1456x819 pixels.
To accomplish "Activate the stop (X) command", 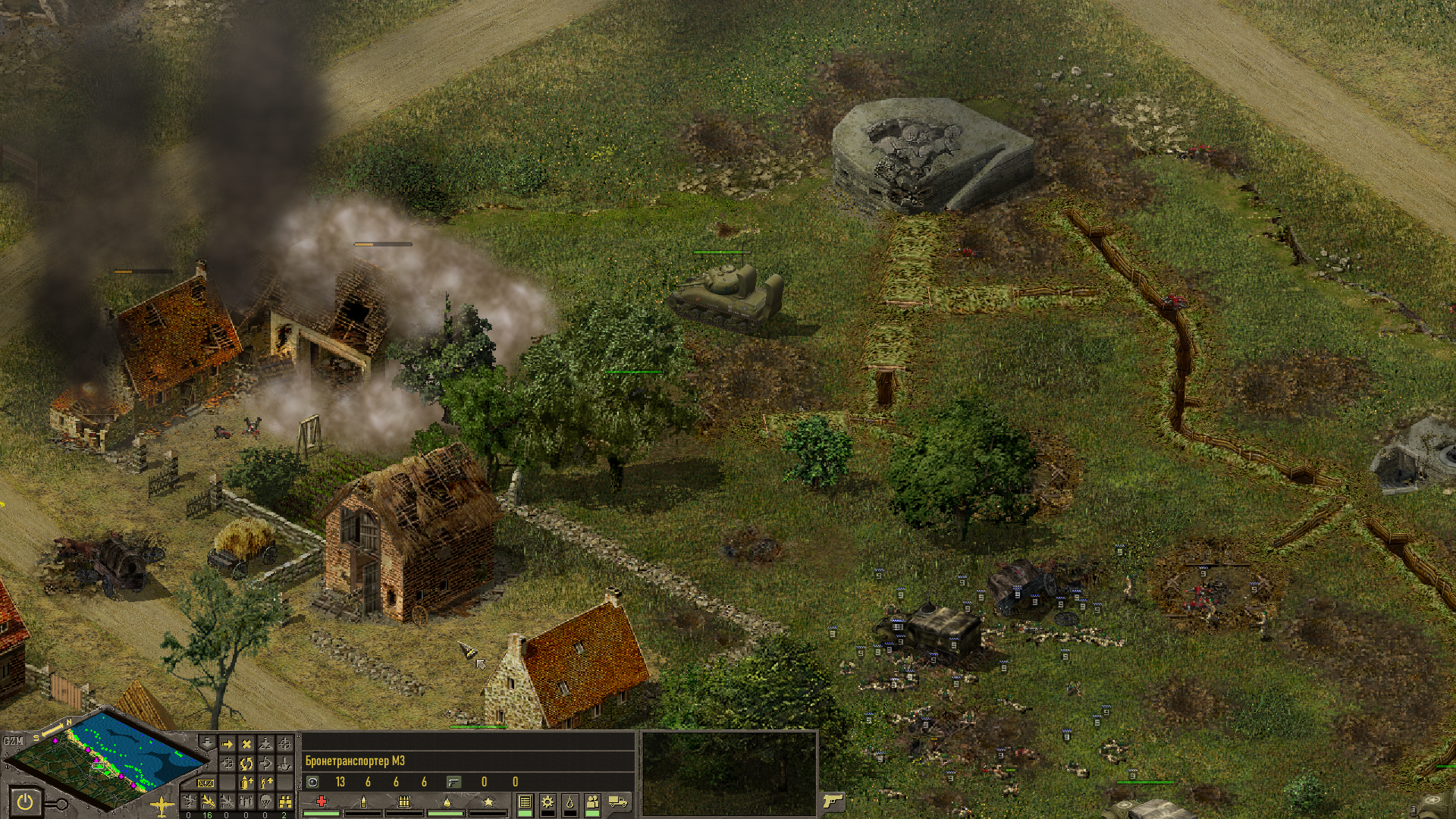I will tap(246, 744).
